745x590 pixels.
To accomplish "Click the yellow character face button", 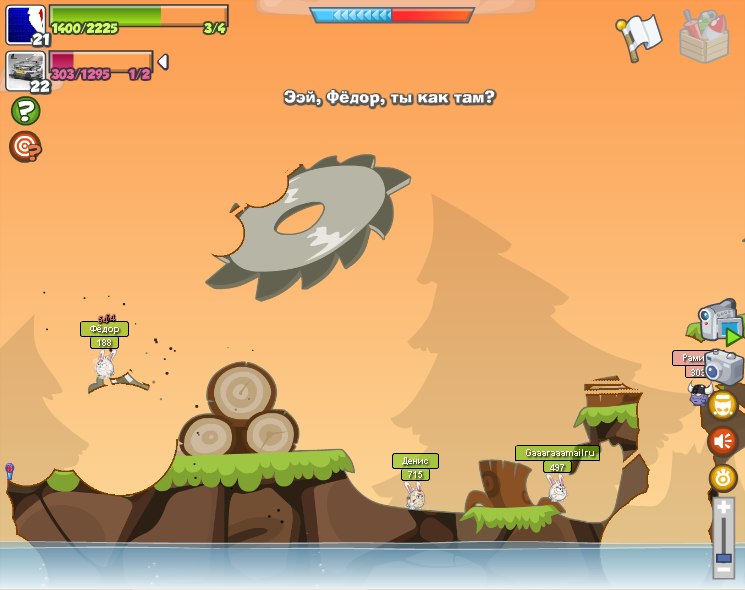I will click(x=723, y=405).
